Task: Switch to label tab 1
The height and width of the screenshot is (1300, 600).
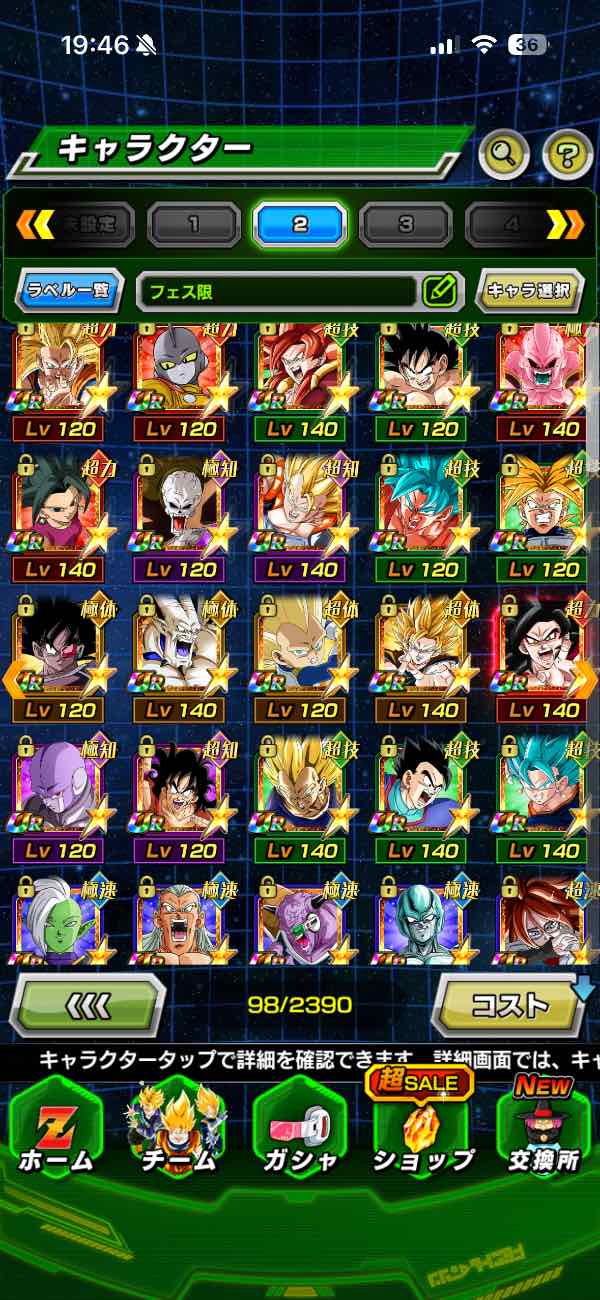Action: point(193,224)
